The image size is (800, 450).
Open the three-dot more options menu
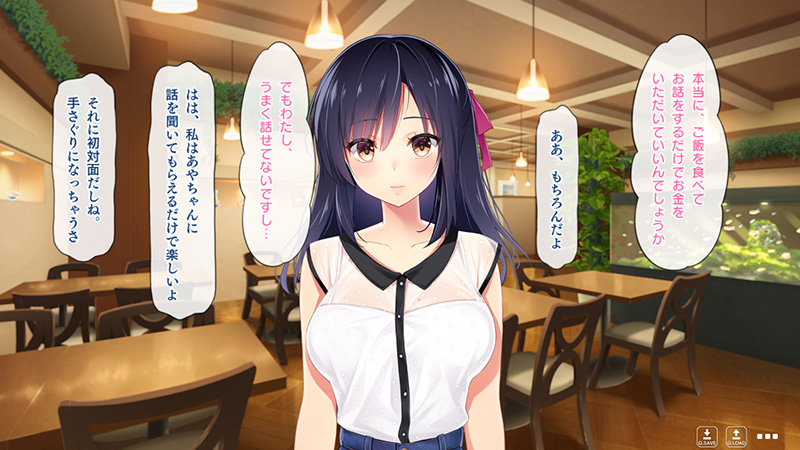tap(767, 436)
